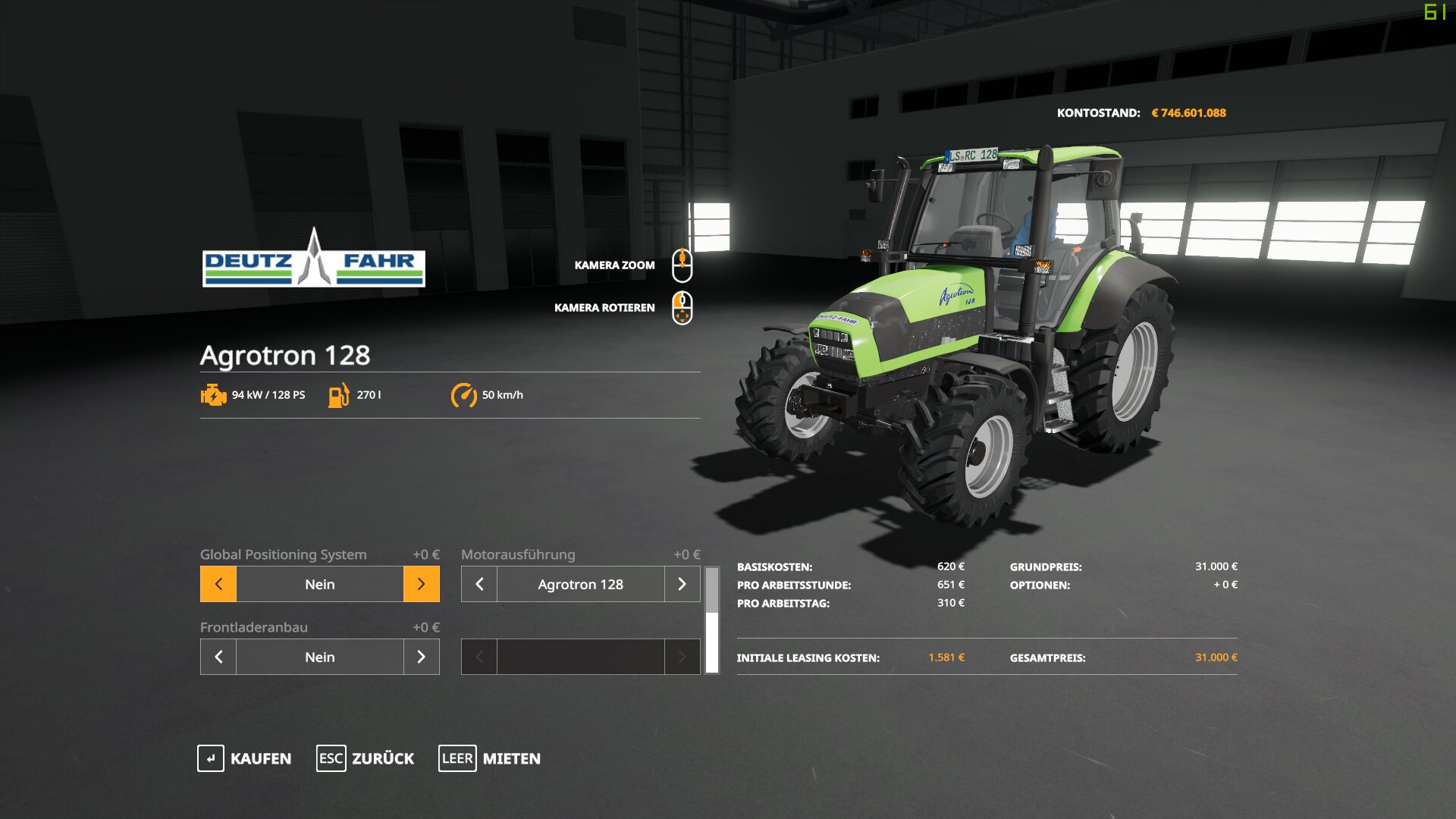Switch Frontladeranbau to previous option
Viewport: 1456px width, 819px height.
218,657
